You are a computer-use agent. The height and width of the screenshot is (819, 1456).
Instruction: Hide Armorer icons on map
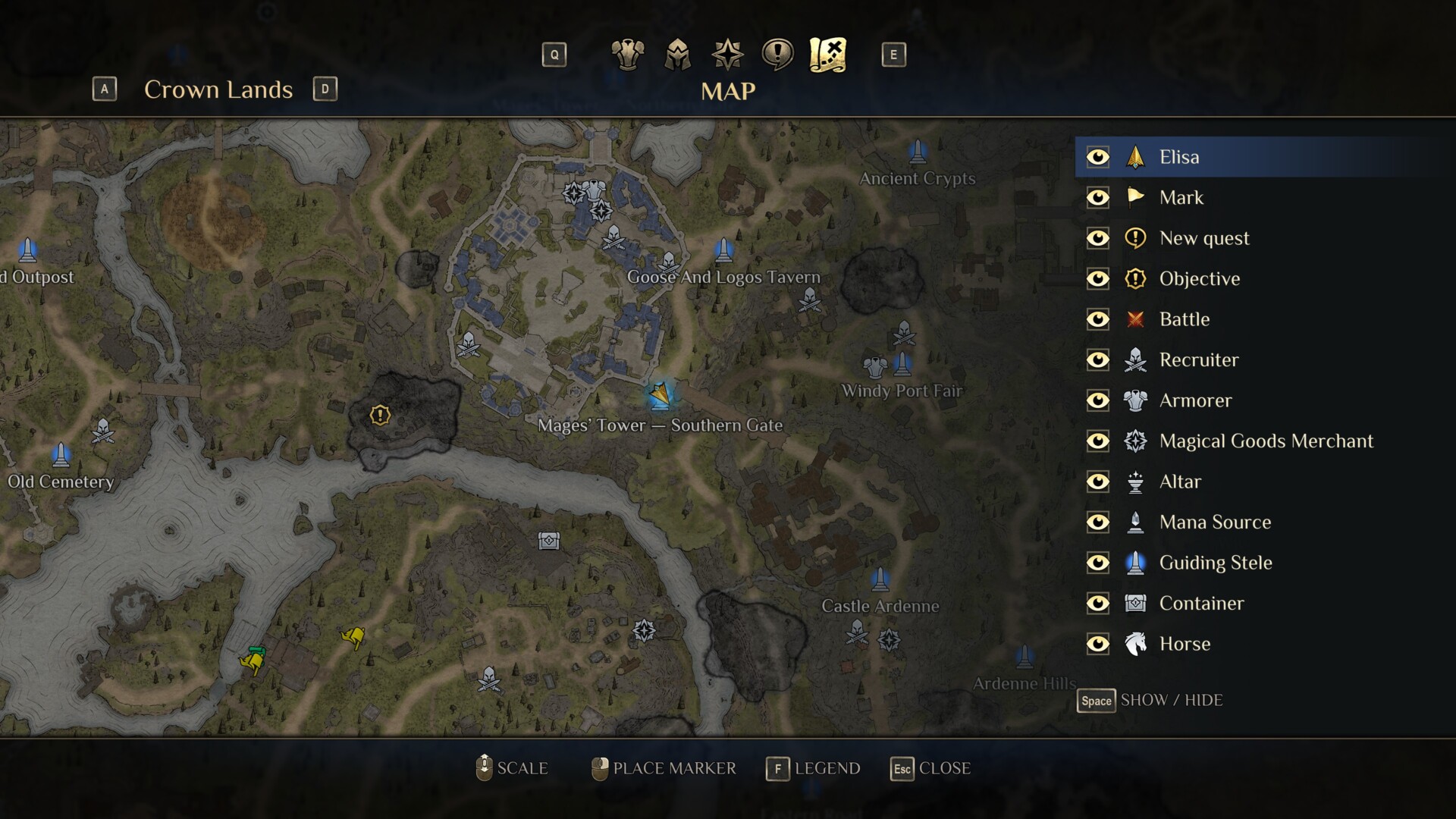(x=1097, y=400)
